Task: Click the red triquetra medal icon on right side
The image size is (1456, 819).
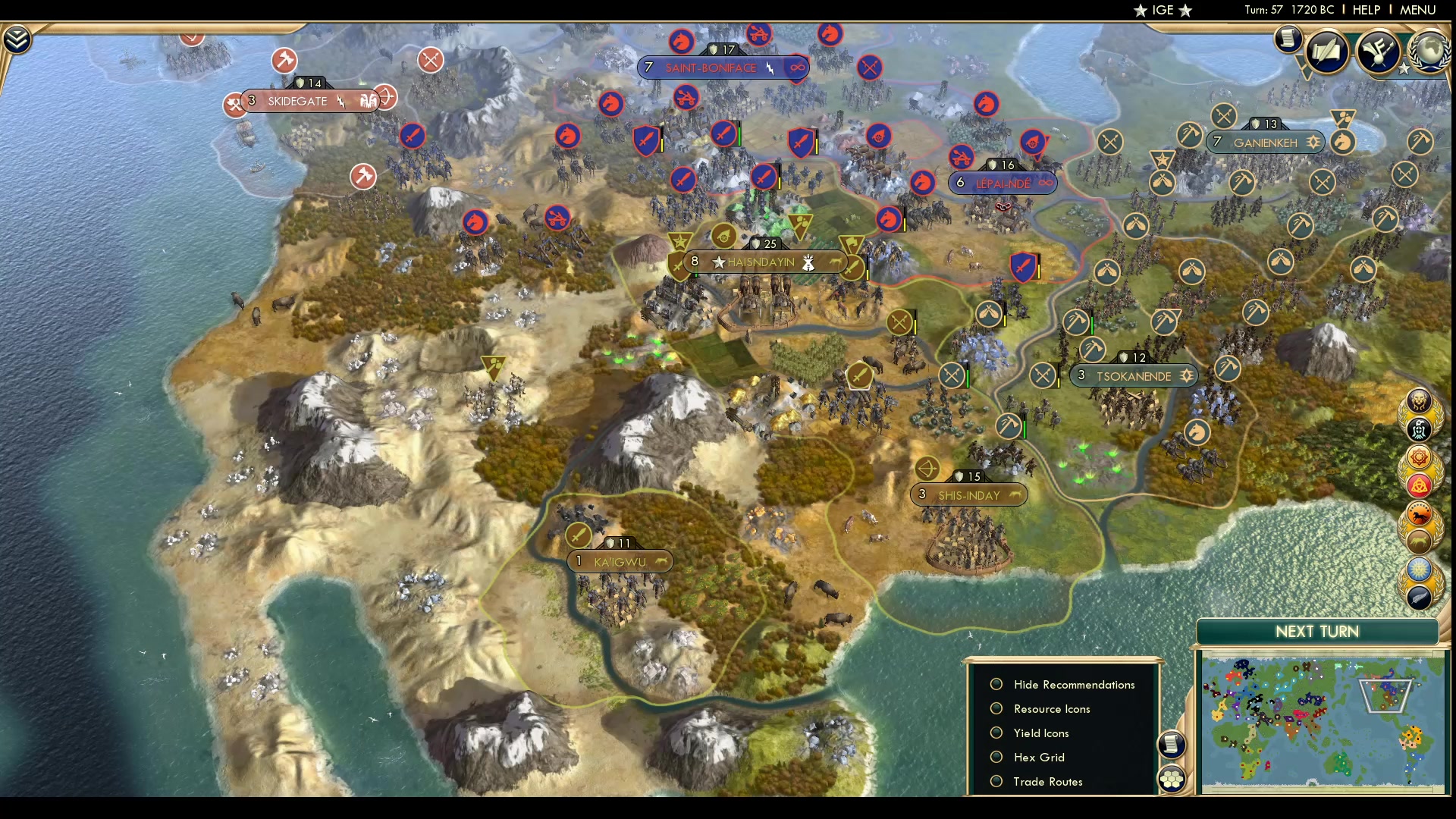Action: (x=1419, y=485)
